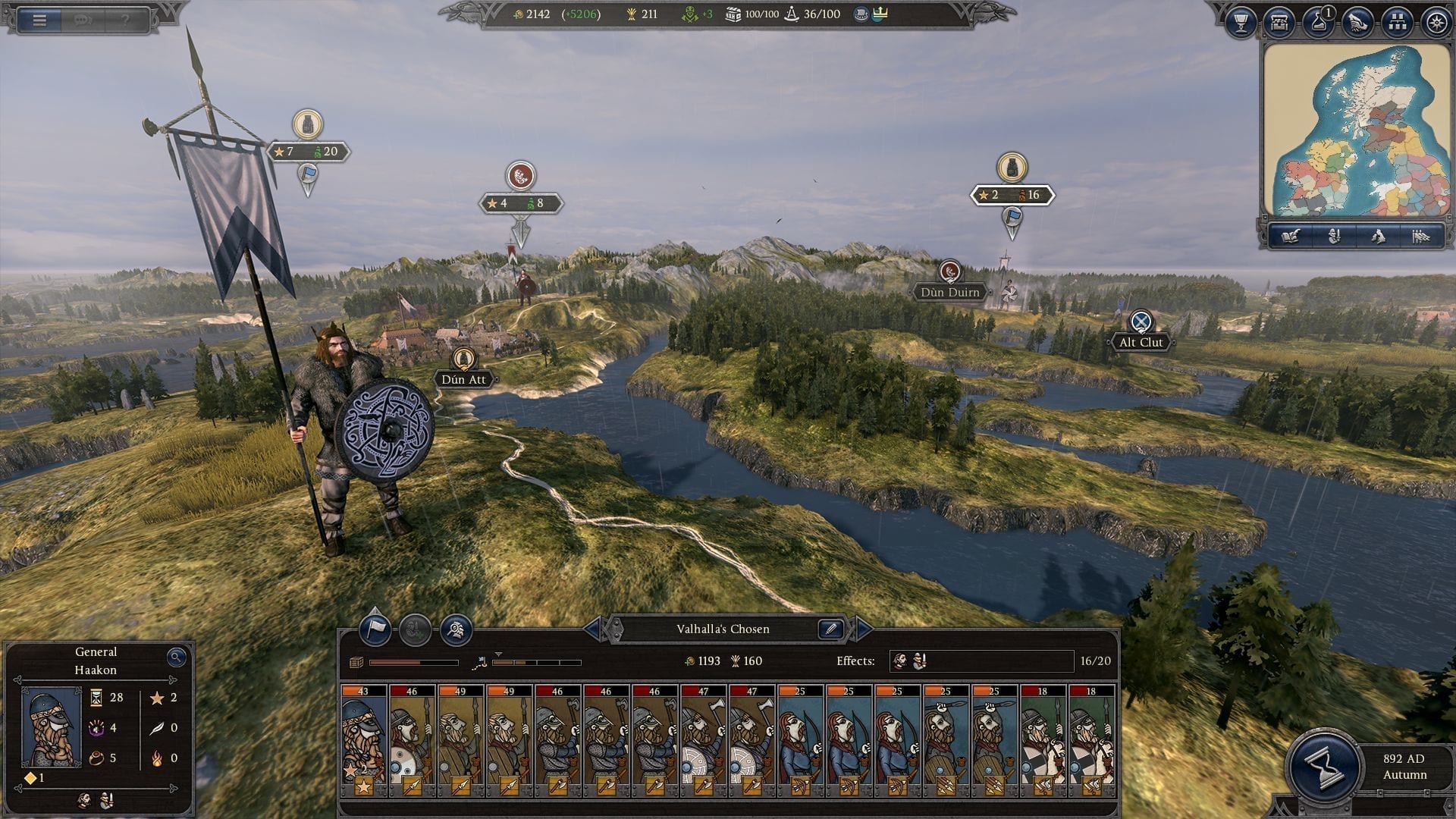Click the campaign minimap of Britain
The width and height of the screenshot is (1456, 819).
click(1357, 130)
